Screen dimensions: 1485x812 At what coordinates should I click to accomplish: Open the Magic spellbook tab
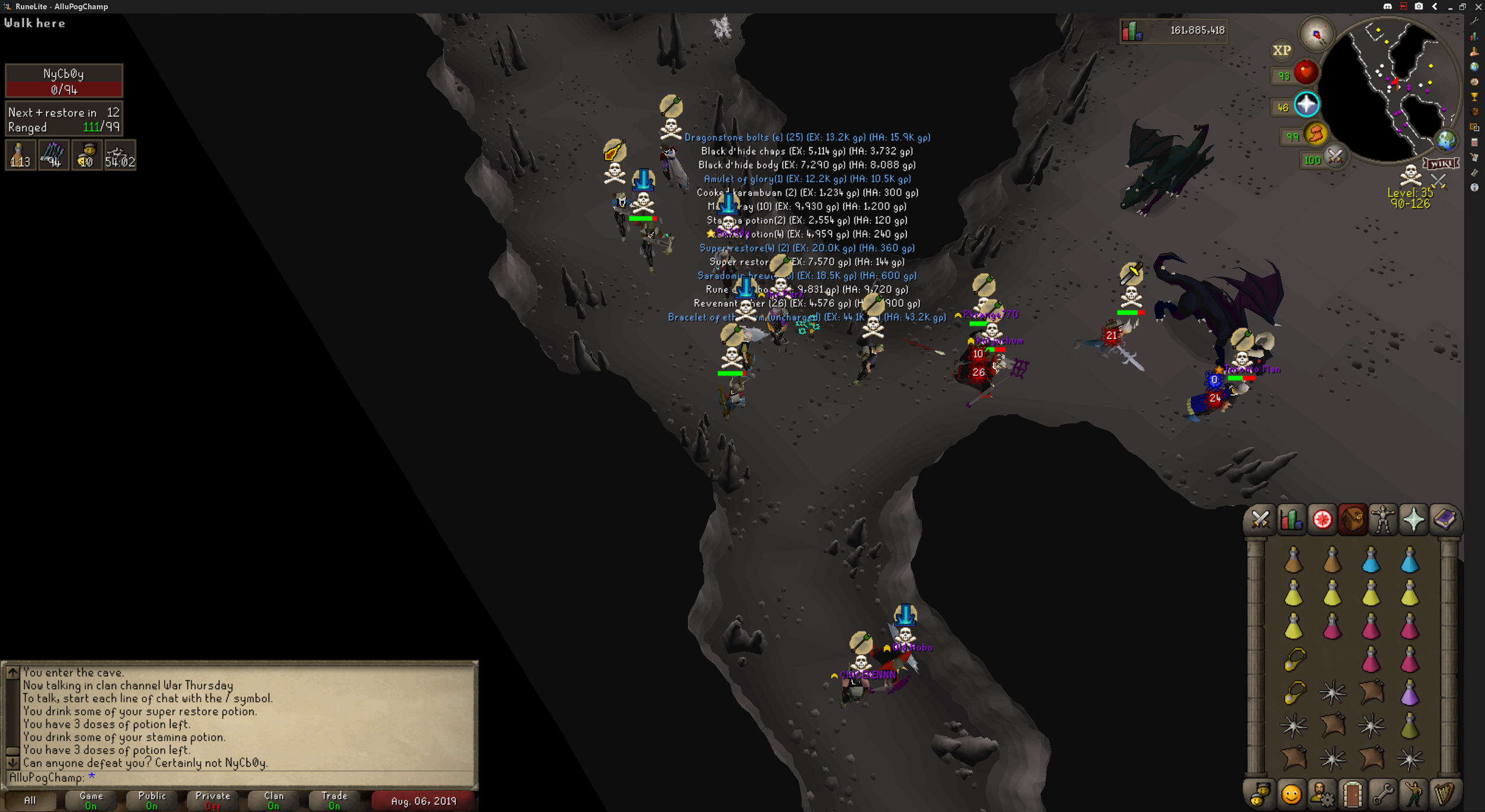(1444, 519)
